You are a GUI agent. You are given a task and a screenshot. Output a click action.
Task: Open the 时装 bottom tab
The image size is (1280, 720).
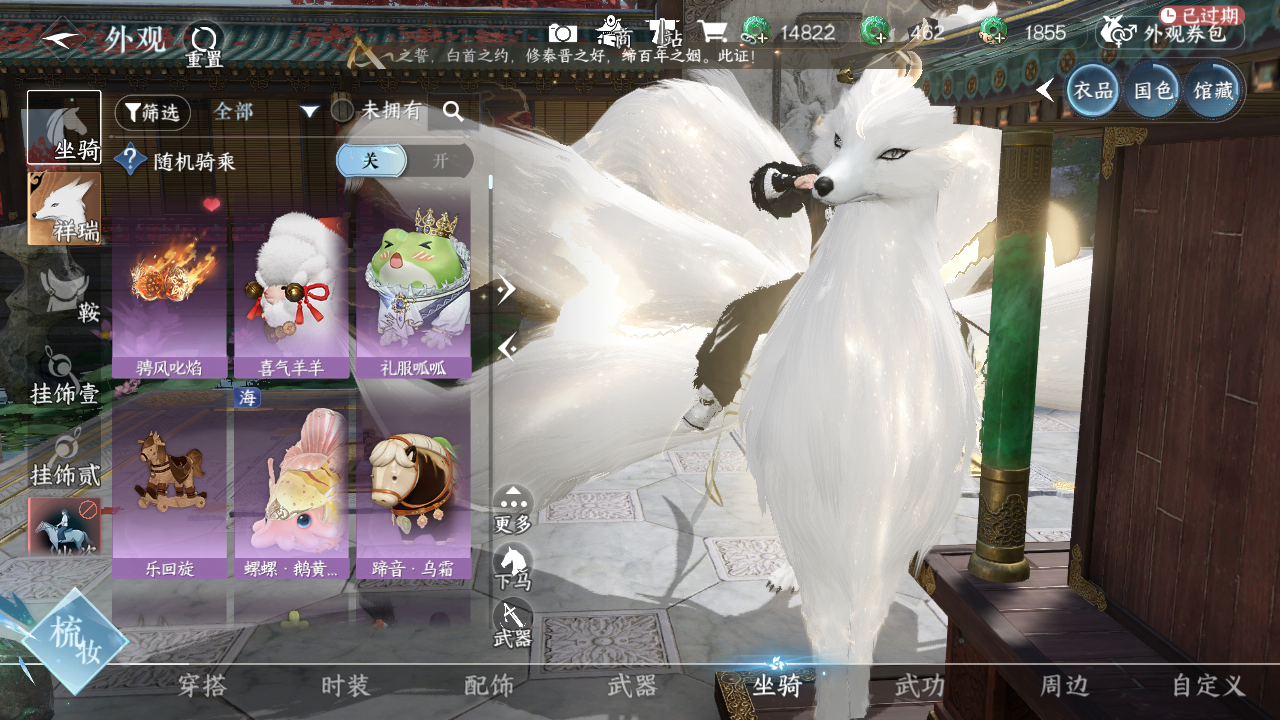pyautogui.click(x=346, y=686)
